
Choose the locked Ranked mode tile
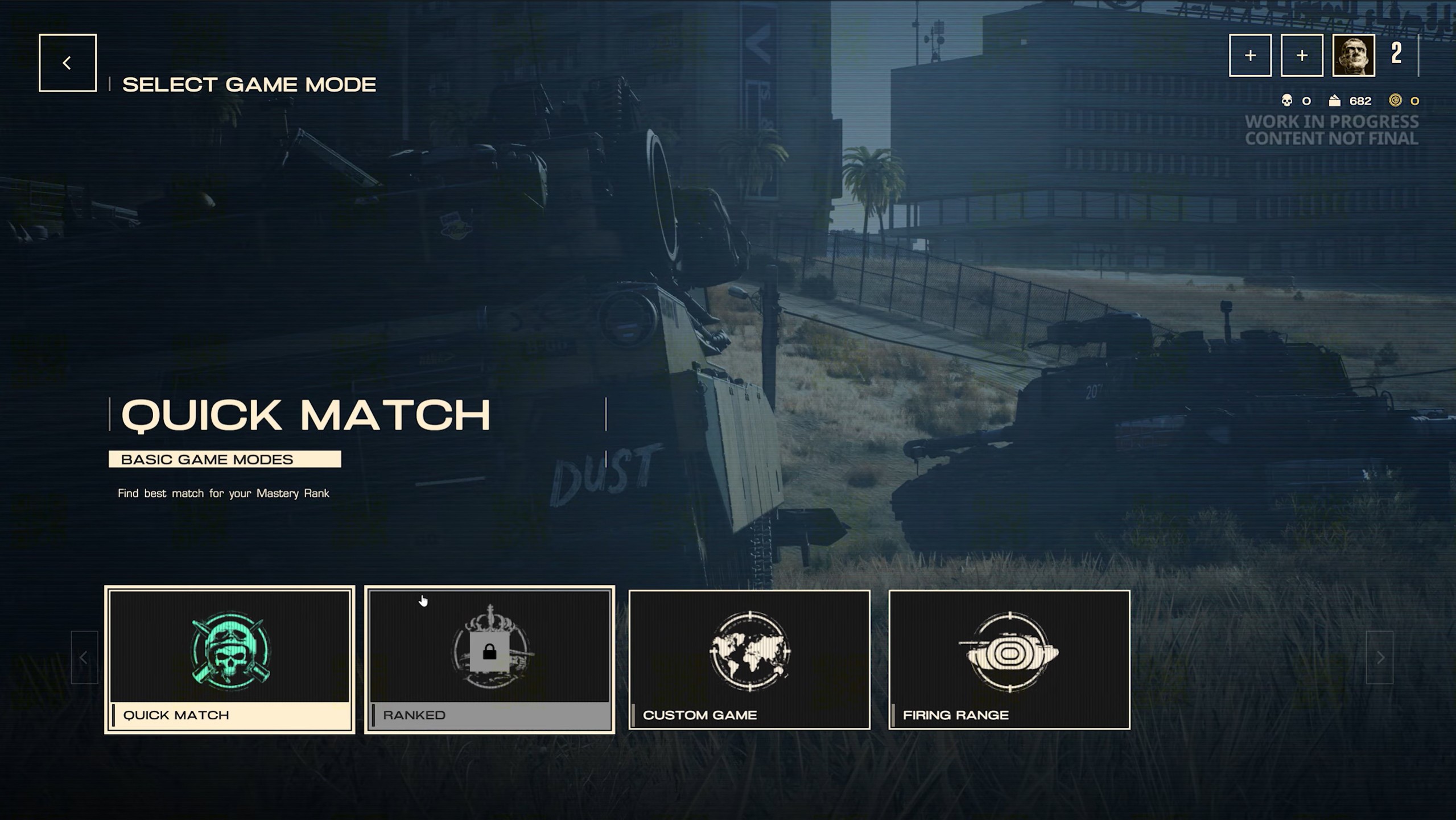pos(489,660)
